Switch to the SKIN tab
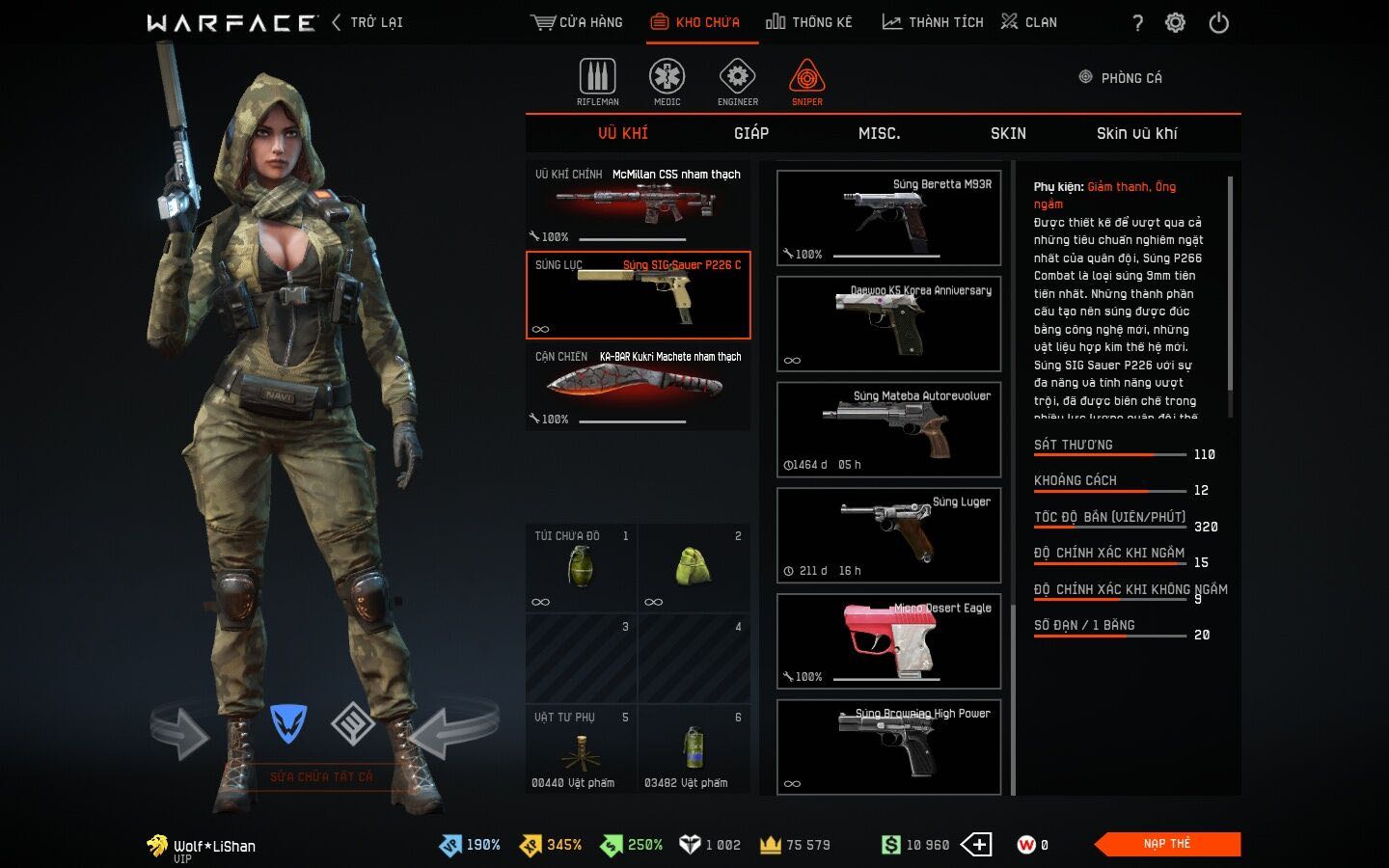The width and height of the screenshot is (1389, 868). [1008, 133]
